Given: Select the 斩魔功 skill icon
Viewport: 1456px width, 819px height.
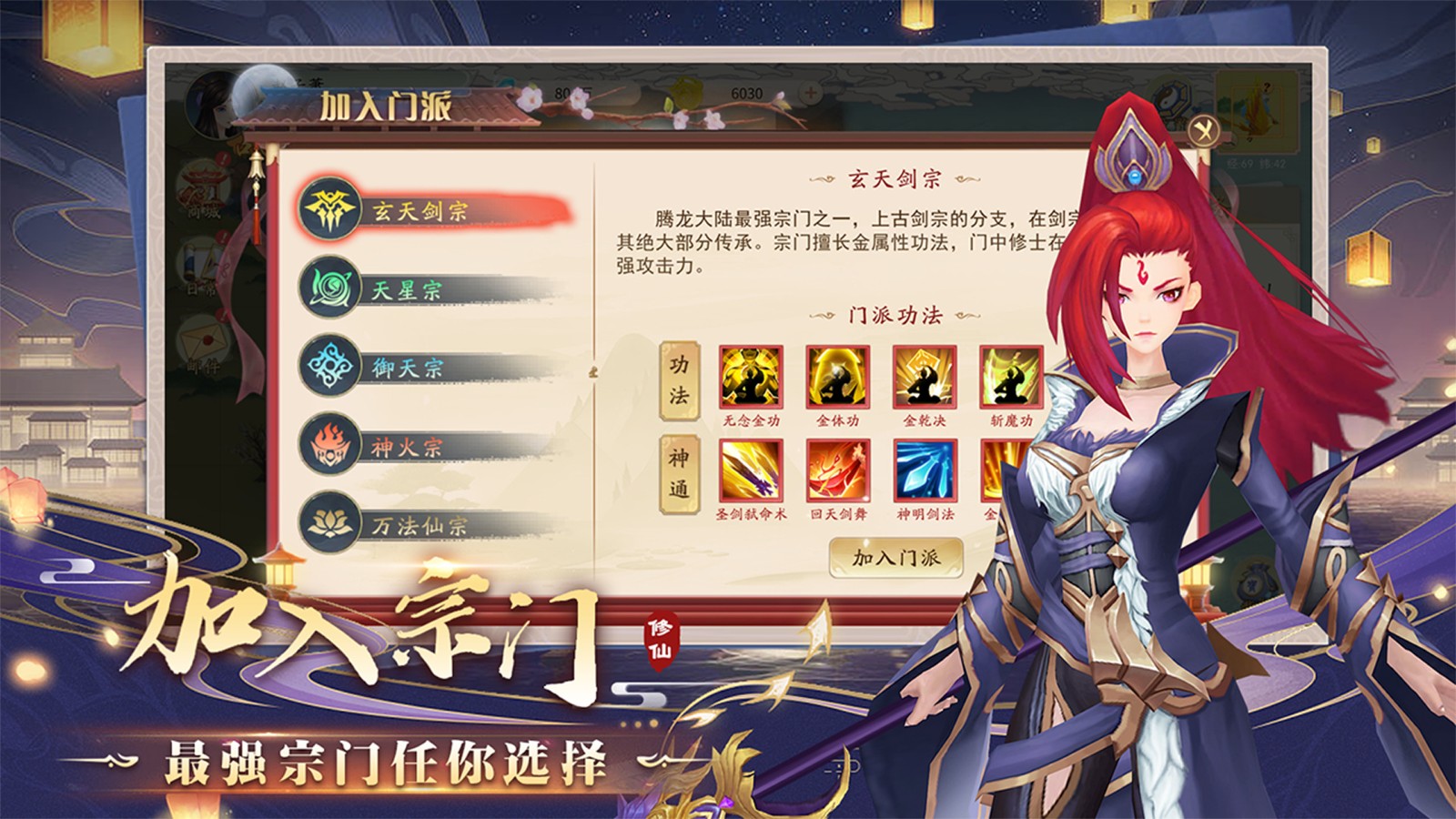Looking at the screenshot, I should click(x=1010, y=379).
